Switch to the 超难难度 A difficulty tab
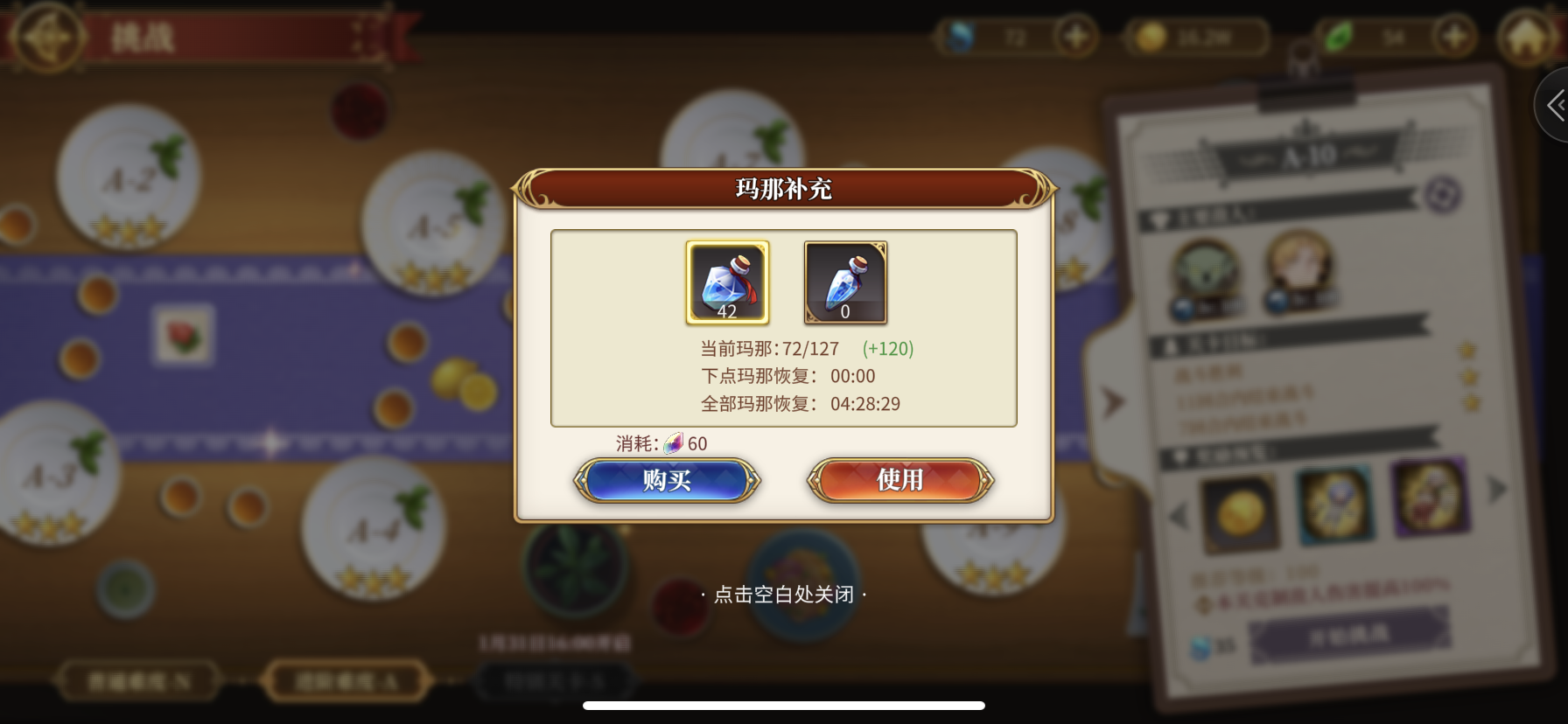This screenshot has width=1568, height=724. [x=346, y=681]
